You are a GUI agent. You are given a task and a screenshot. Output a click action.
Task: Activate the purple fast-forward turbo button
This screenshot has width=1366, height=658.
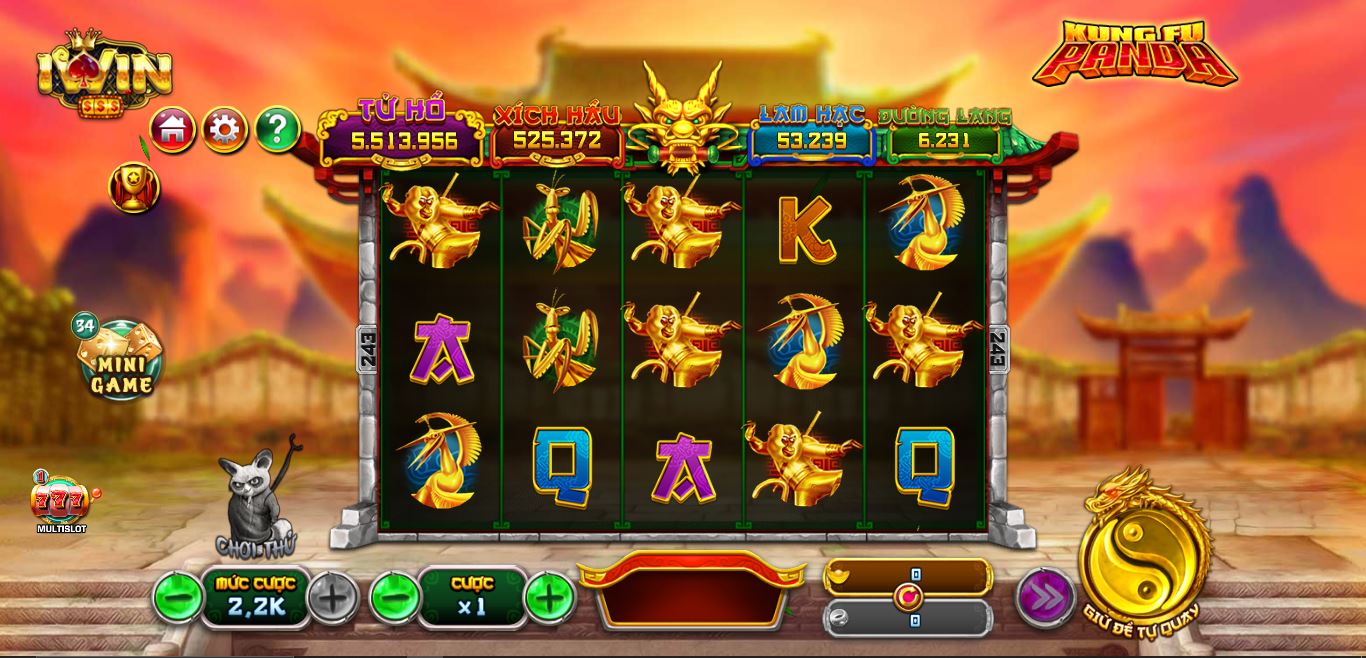(x=1045, y=598)
